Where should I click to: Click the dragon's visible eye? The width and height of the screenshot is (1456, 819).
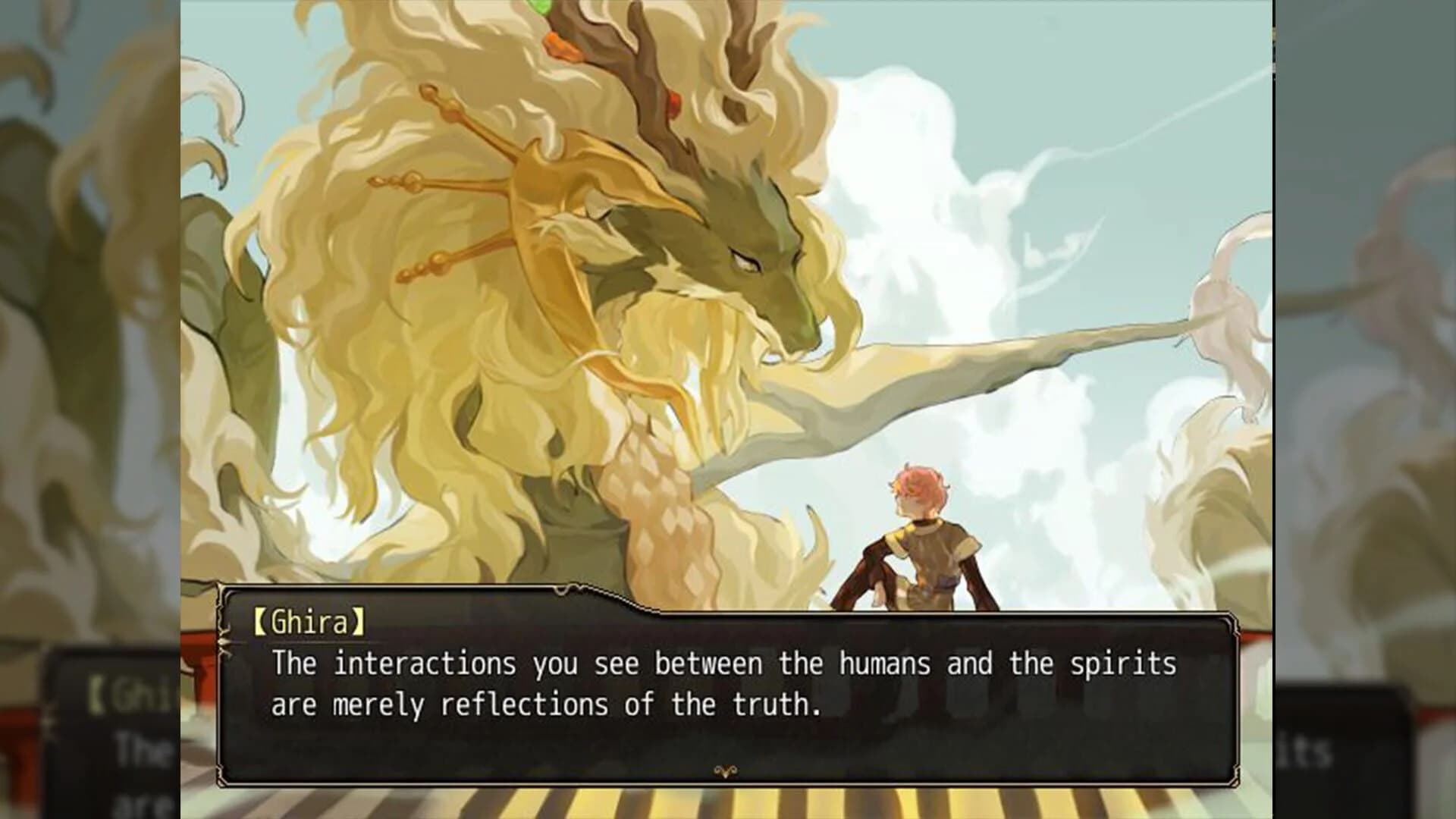[747, 262]
